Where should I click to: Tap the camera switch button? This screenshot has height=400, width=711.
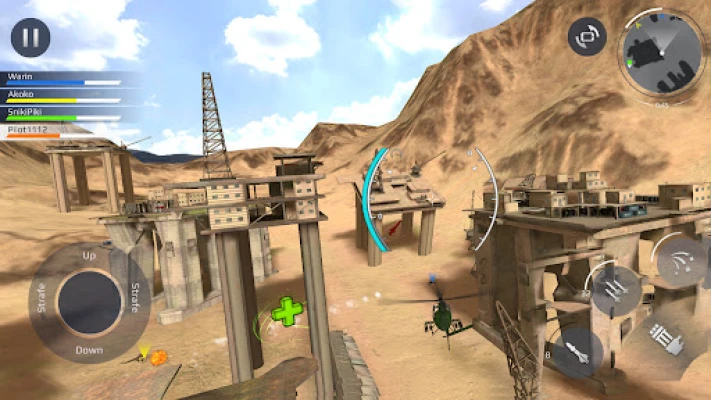587,37
